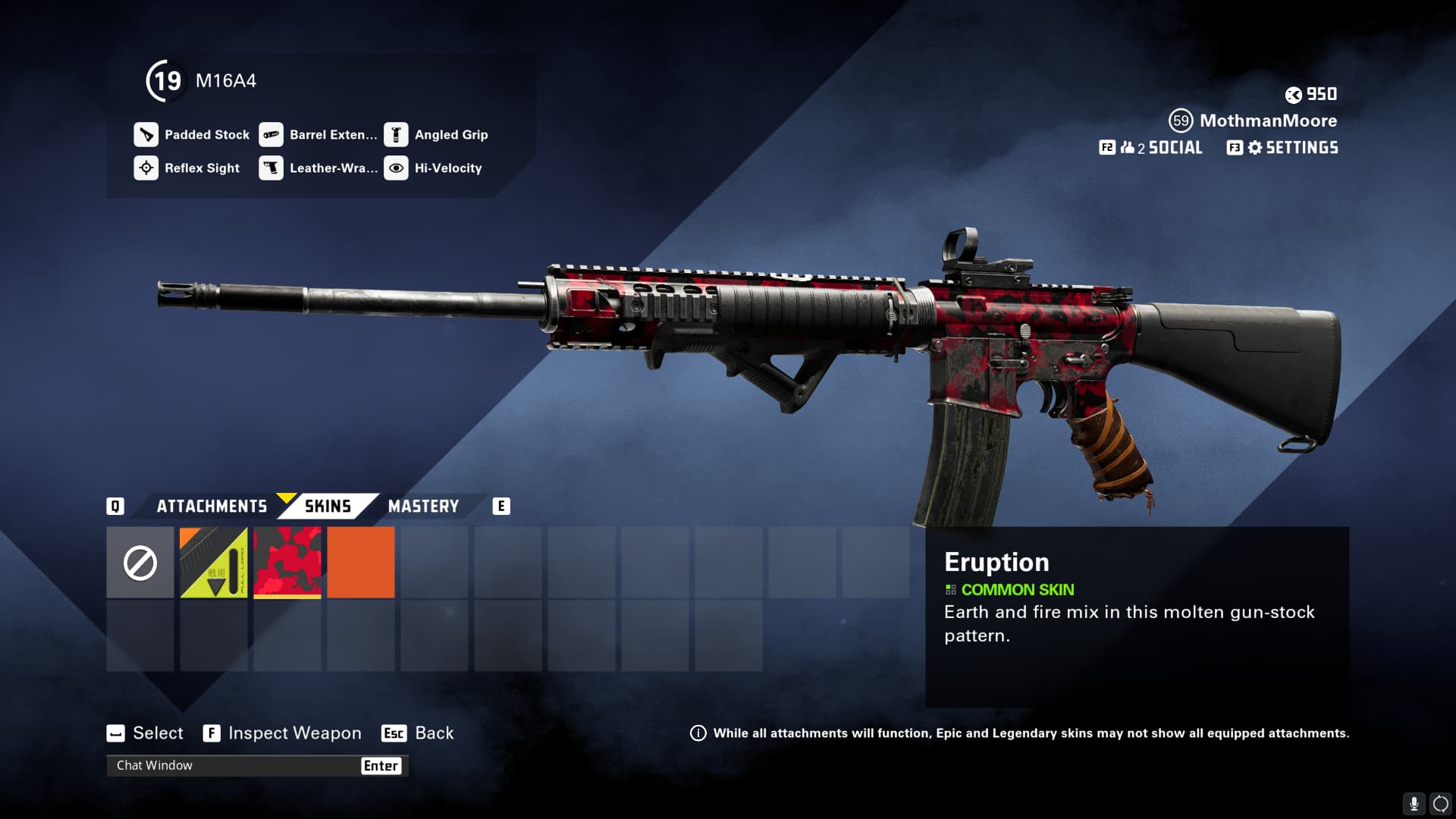Open the Mastery tab
This screenshot has height=819, width=1456.
point(423,507)
